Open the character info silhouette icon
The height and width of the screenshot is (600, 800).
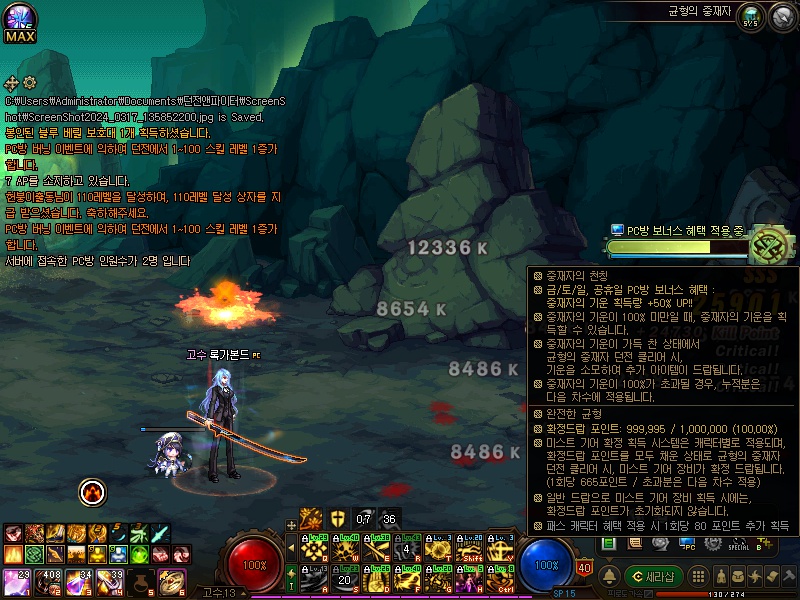[721, 577]
